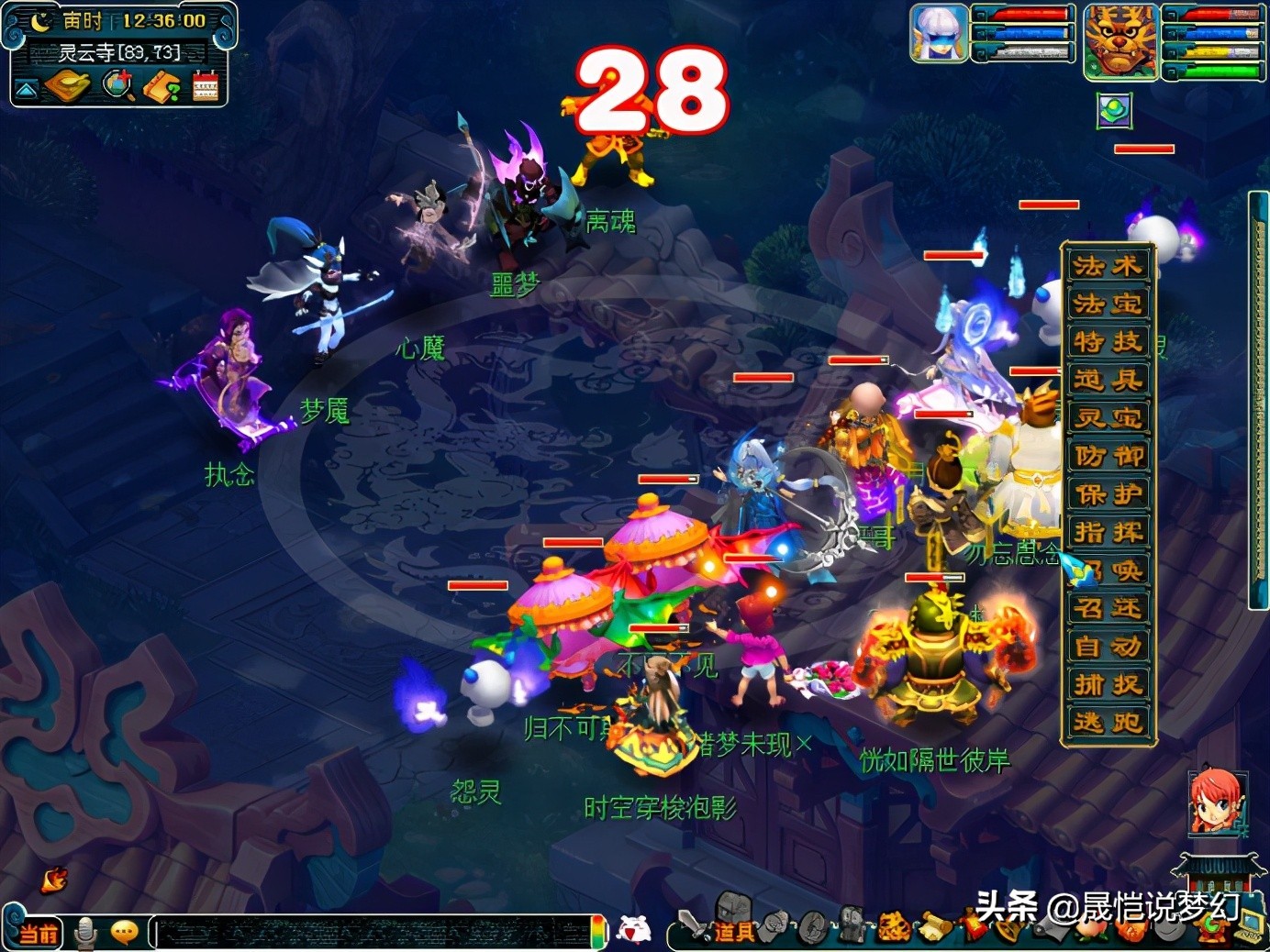The width and height of the screenshot is (1270, 952).
Task: Turn on 自动 auto battle
Action: (x=1108, y=647)
